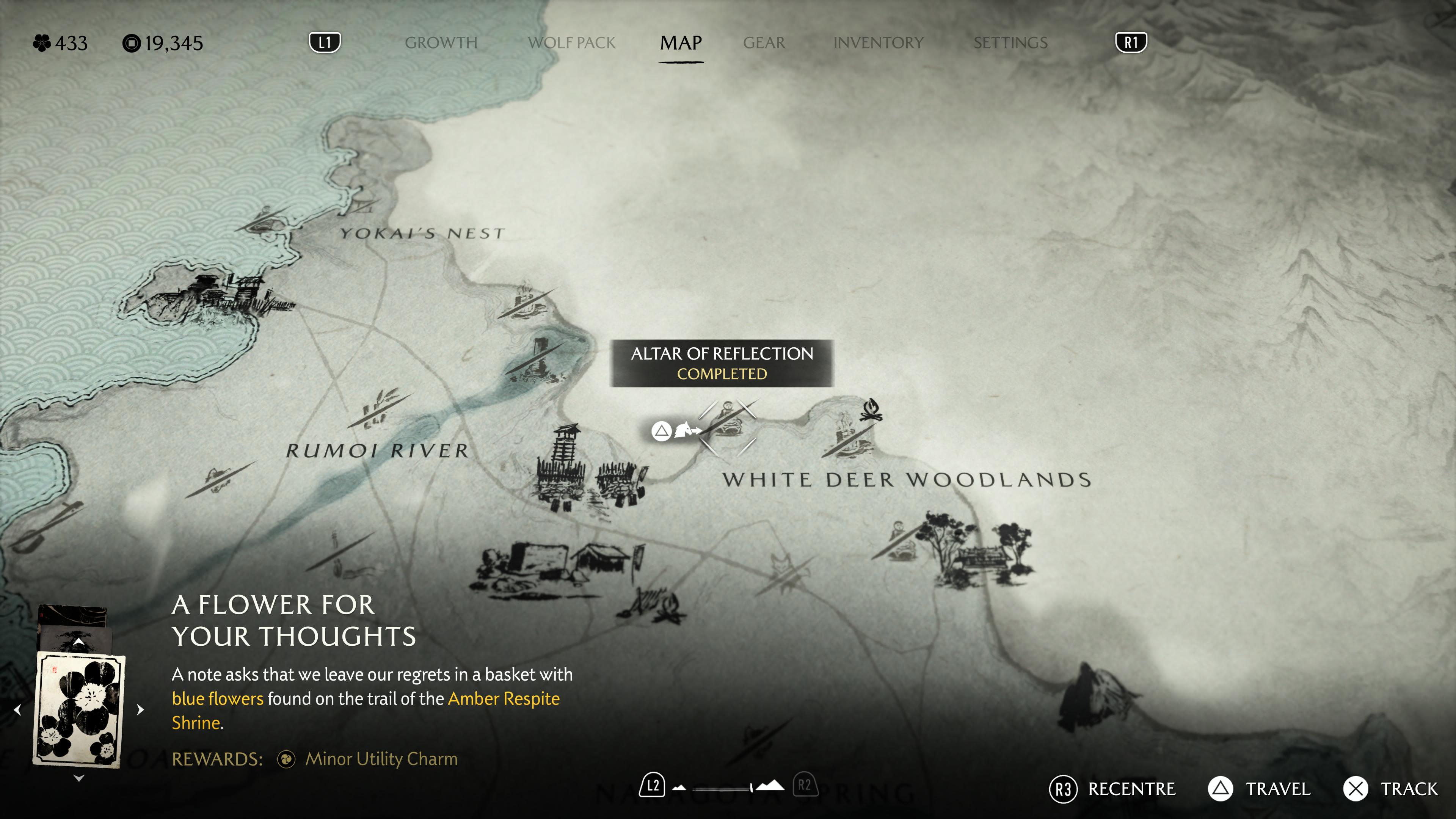Select the flower quest card thumbnail

pos(79,709)
